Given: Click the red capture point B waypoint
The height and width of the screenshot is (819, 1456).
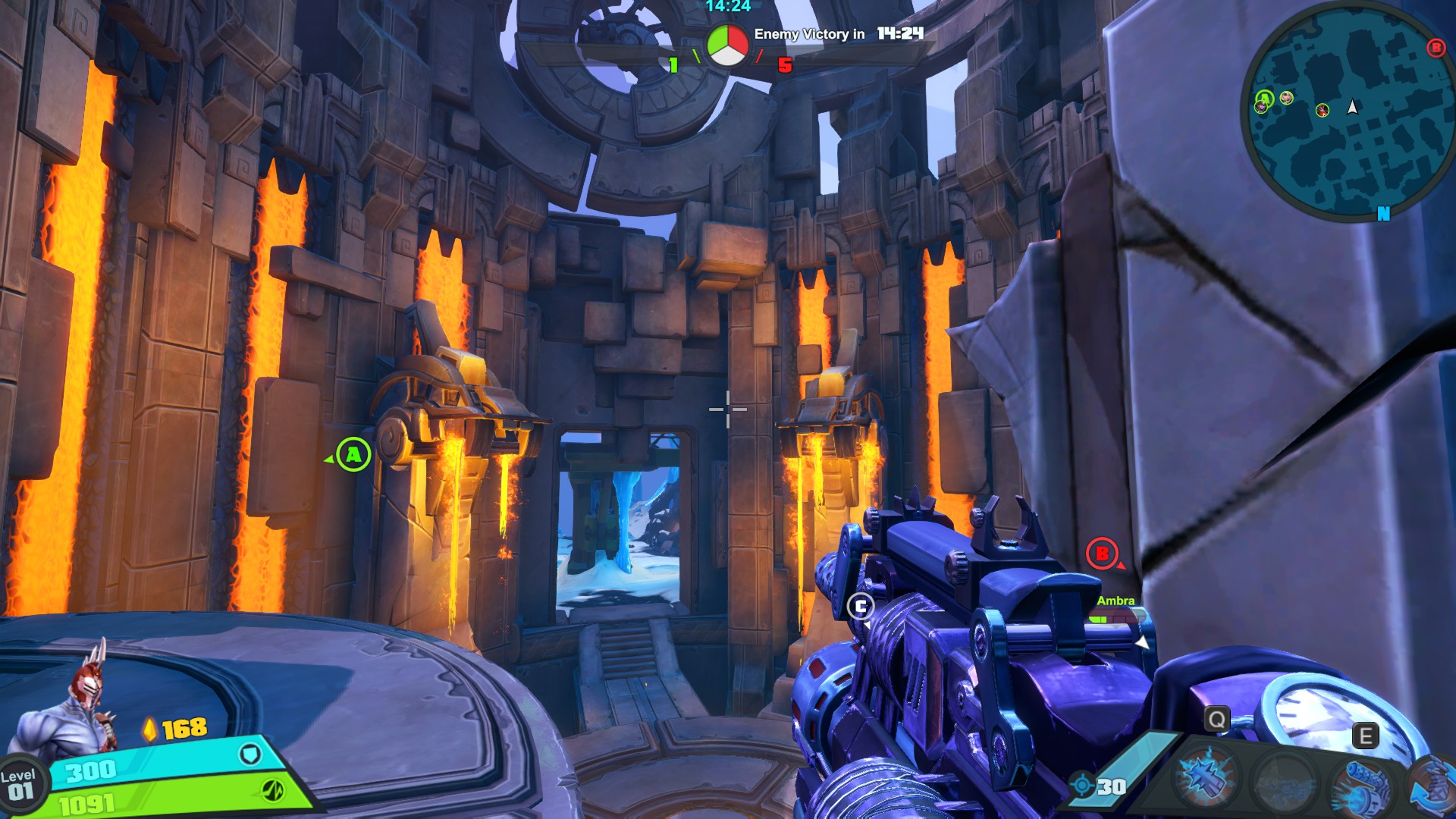Looking at the screenshot, I should tap(1102, 554).
